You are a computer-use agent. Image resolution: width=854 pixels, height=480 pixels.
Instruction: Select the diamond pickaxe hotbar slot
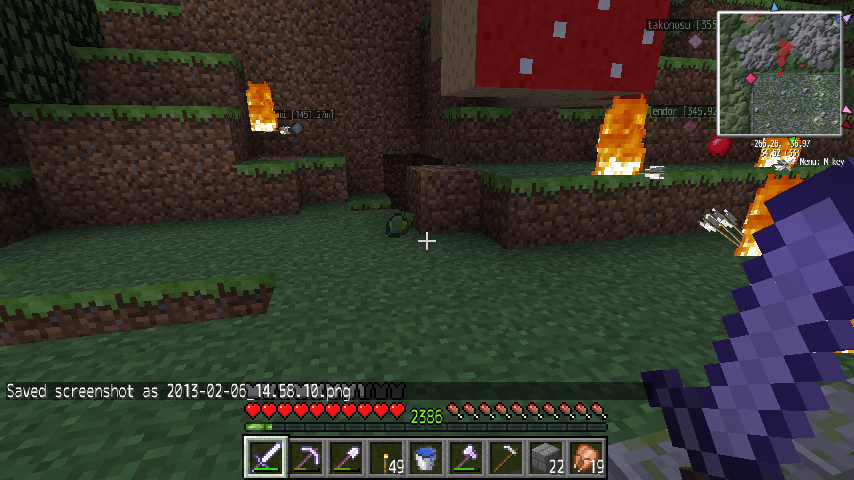pos(306,458)
